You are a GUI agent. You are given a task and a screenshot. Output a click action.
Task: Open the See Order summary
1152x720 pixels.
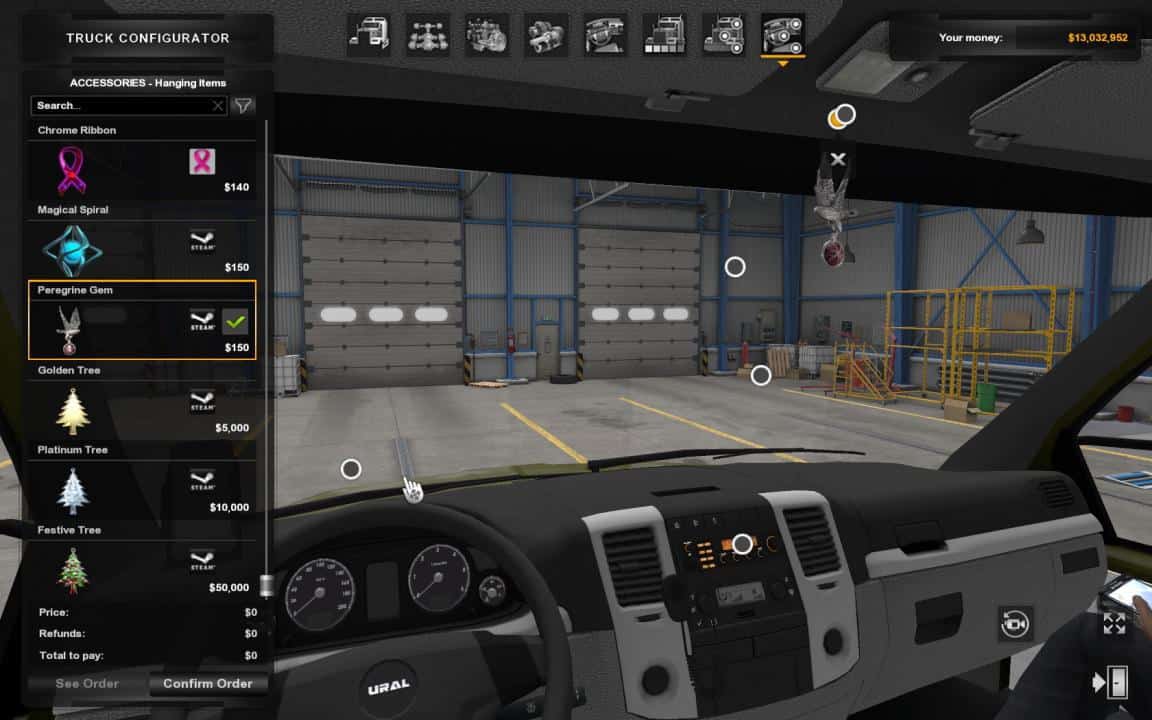(x=87, y=684)
